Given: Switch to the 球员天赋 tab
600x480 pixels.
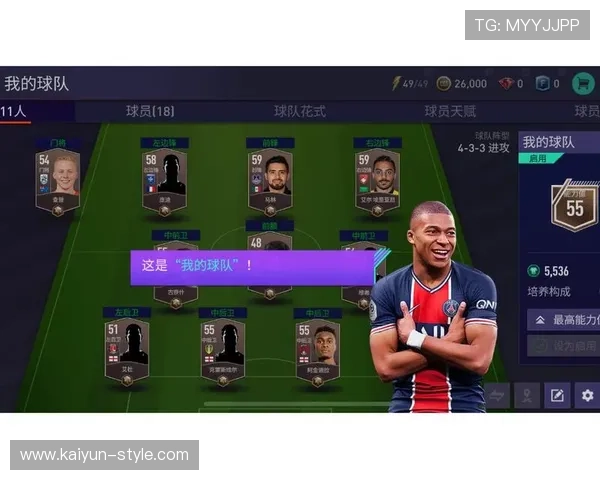Looking at the screenshot, I should pyautogui.click(x=450, y=111).
